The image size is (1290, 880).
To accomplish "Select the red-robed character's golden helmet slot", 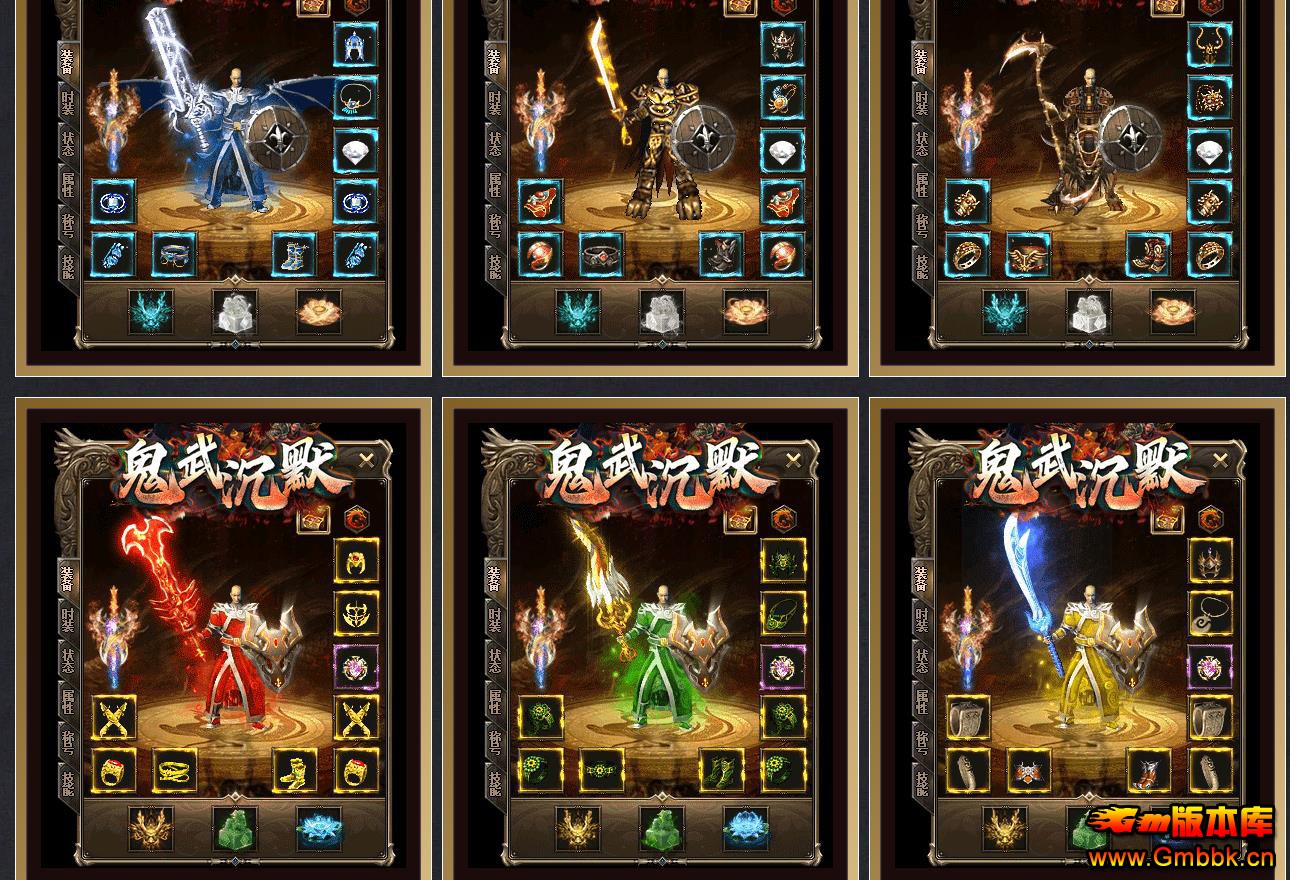I will (356, 562).
